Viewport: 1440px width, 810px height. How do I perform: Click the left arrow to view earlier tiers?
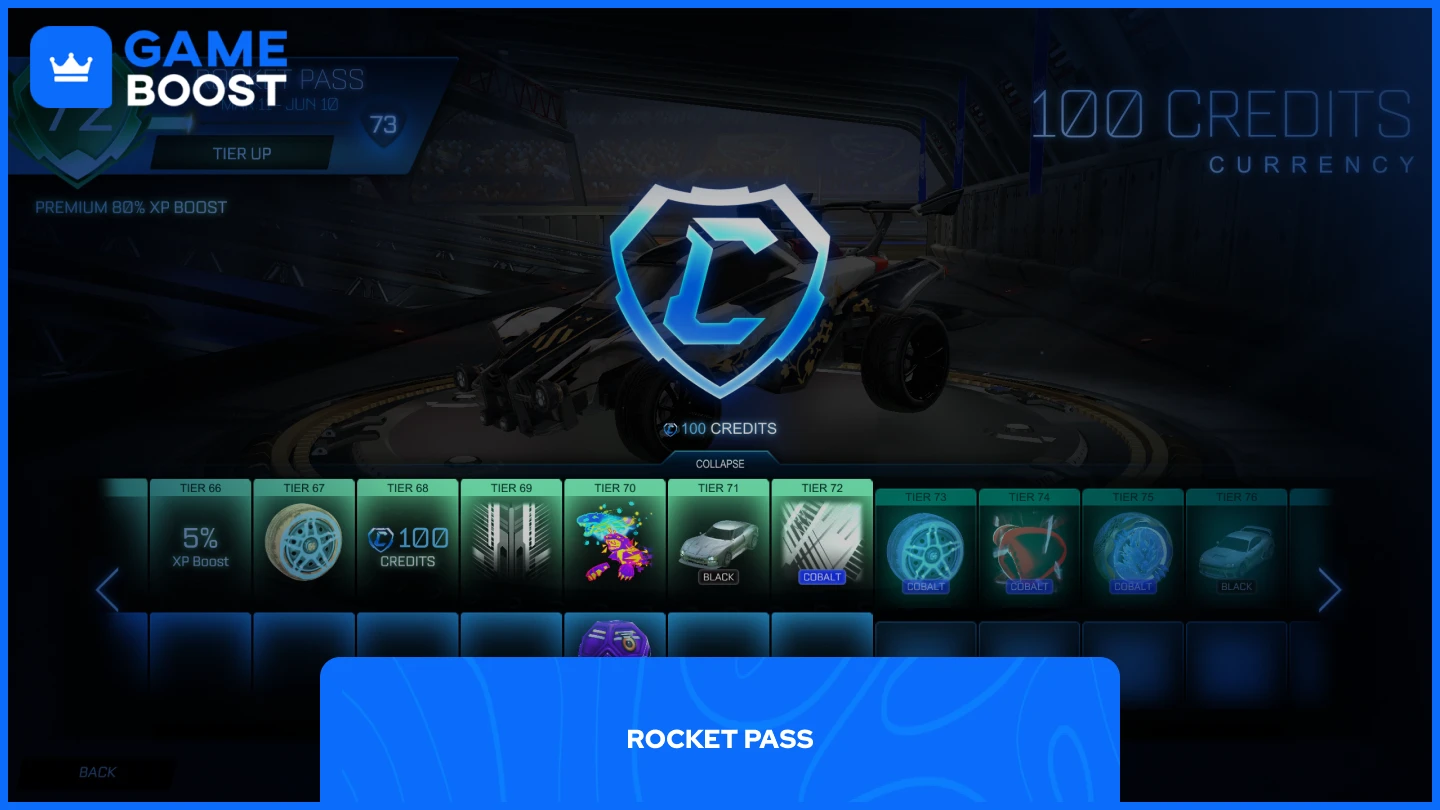pos(107,589)
